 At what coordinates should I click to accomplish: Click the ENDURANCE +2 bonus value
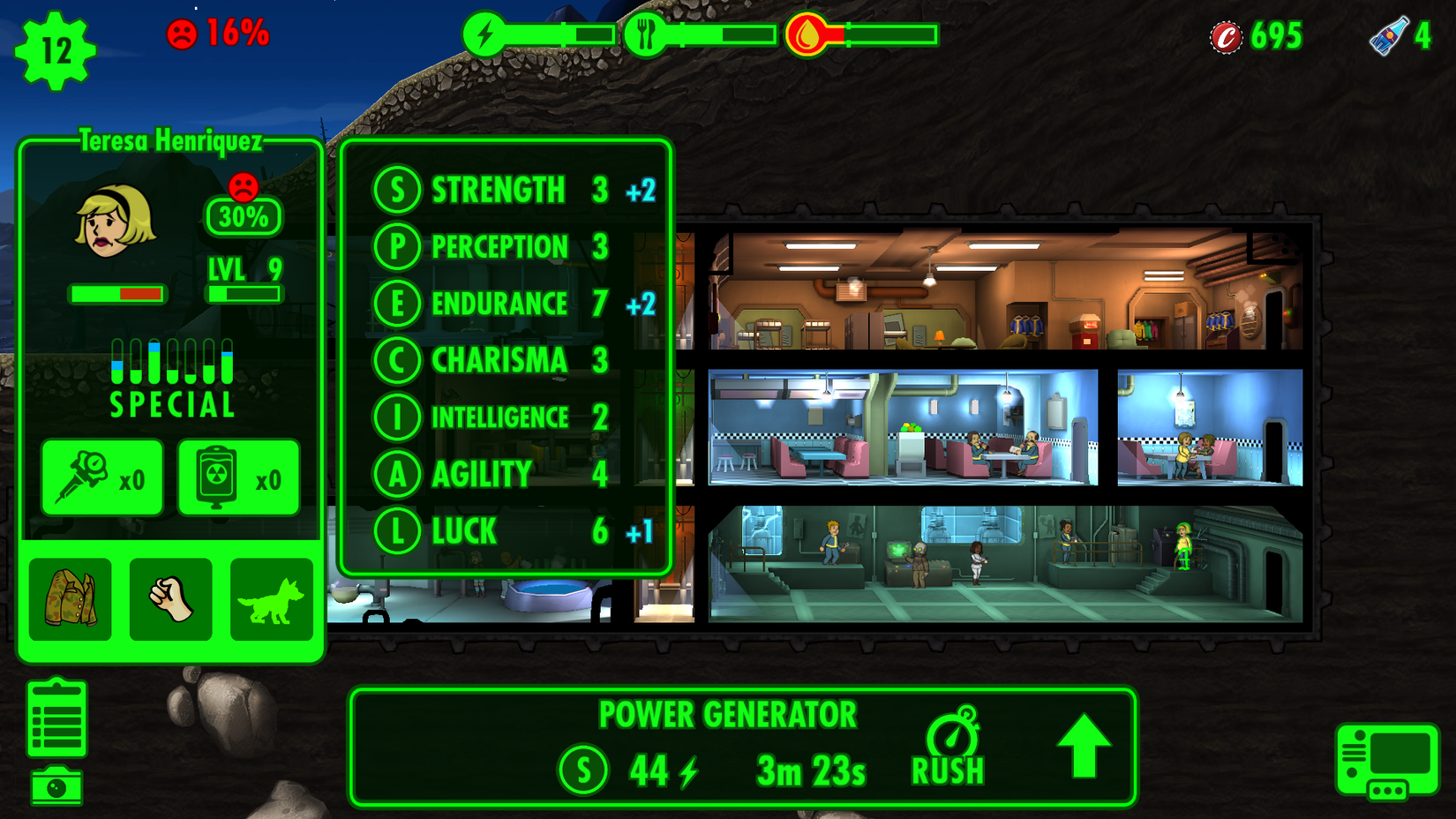[x=640, y=304]
